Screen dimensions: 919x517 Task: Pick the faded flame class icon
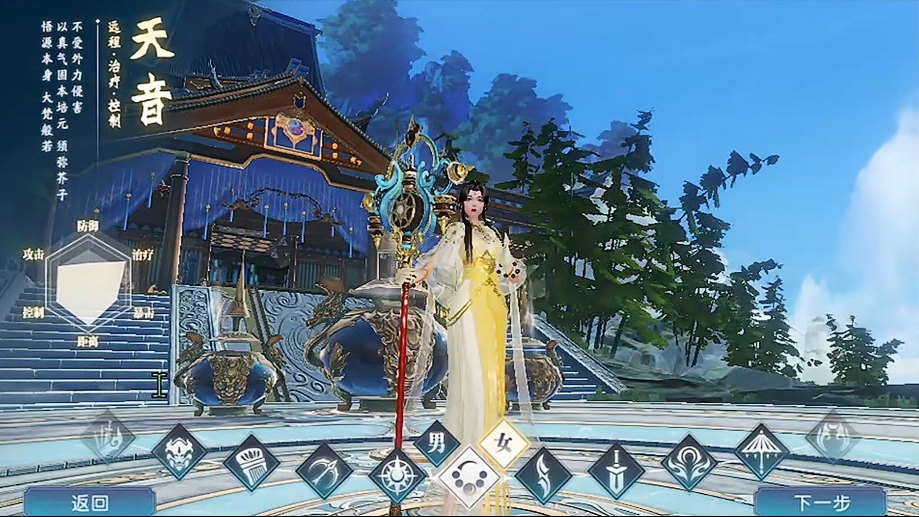108,436
